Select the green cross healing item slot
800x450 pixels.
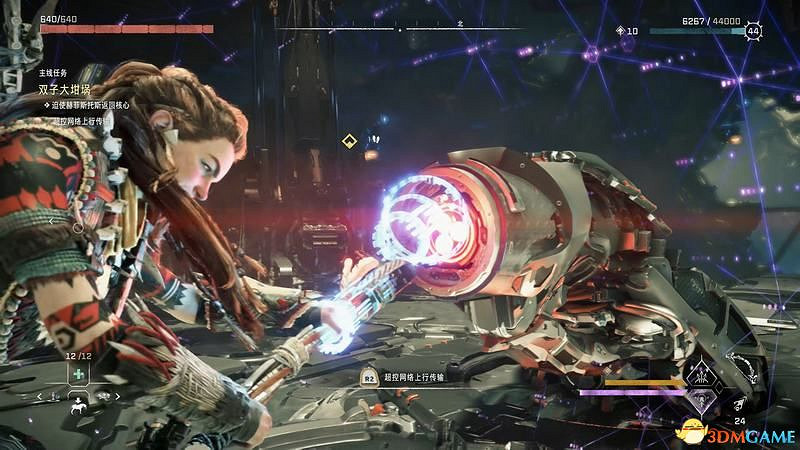(x=76, y=376)
